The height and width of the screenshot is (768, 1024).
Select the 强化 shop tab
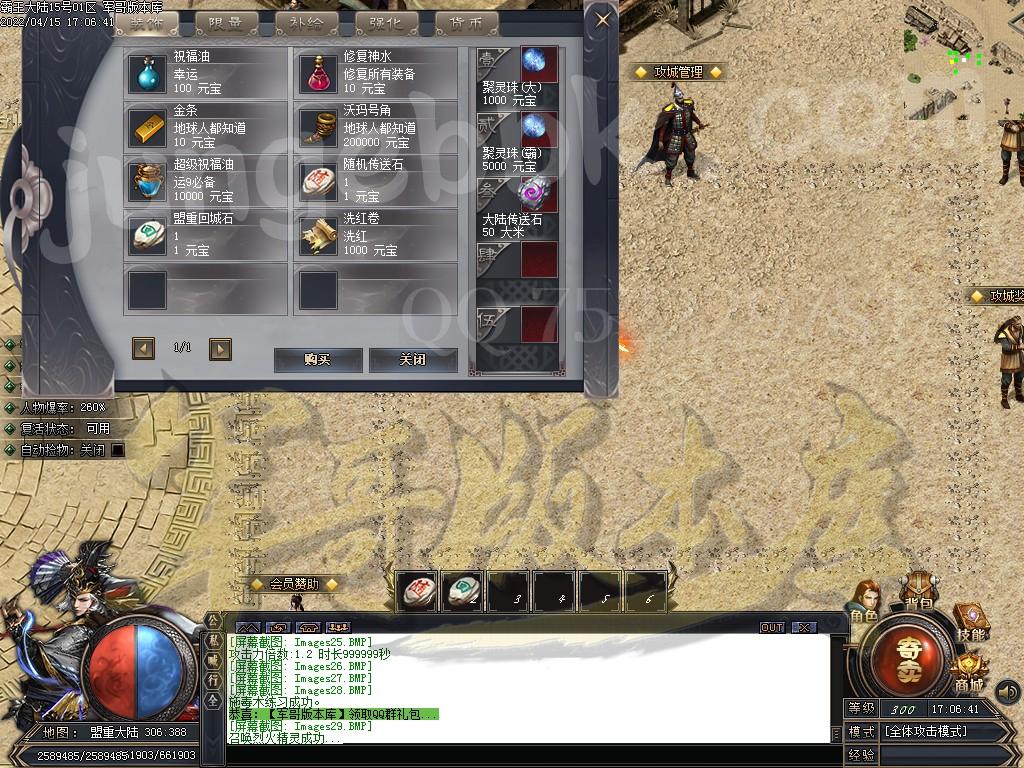tap(385, 23)
